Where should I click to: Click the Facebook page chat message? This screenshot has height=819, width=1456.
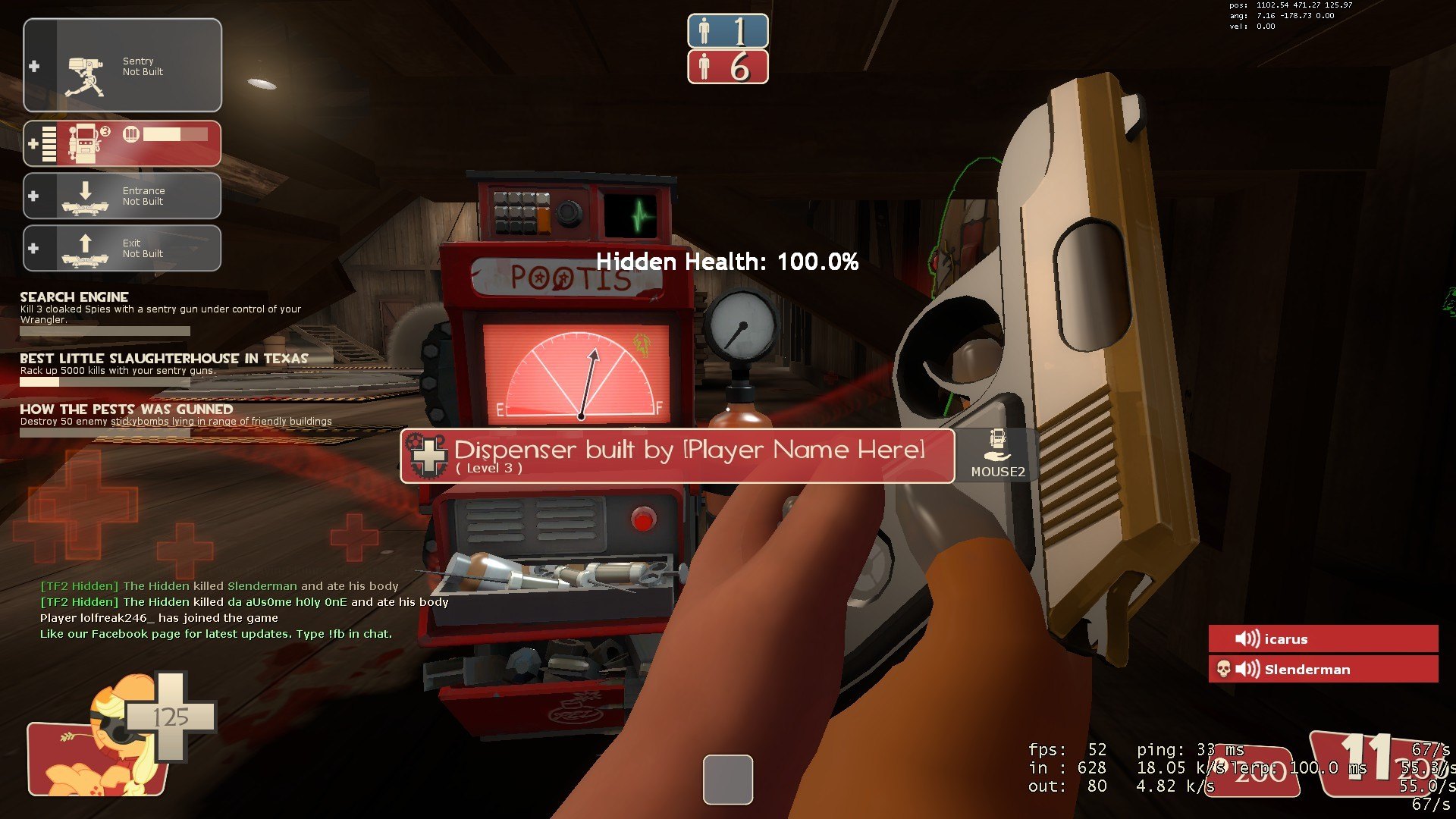216,634
